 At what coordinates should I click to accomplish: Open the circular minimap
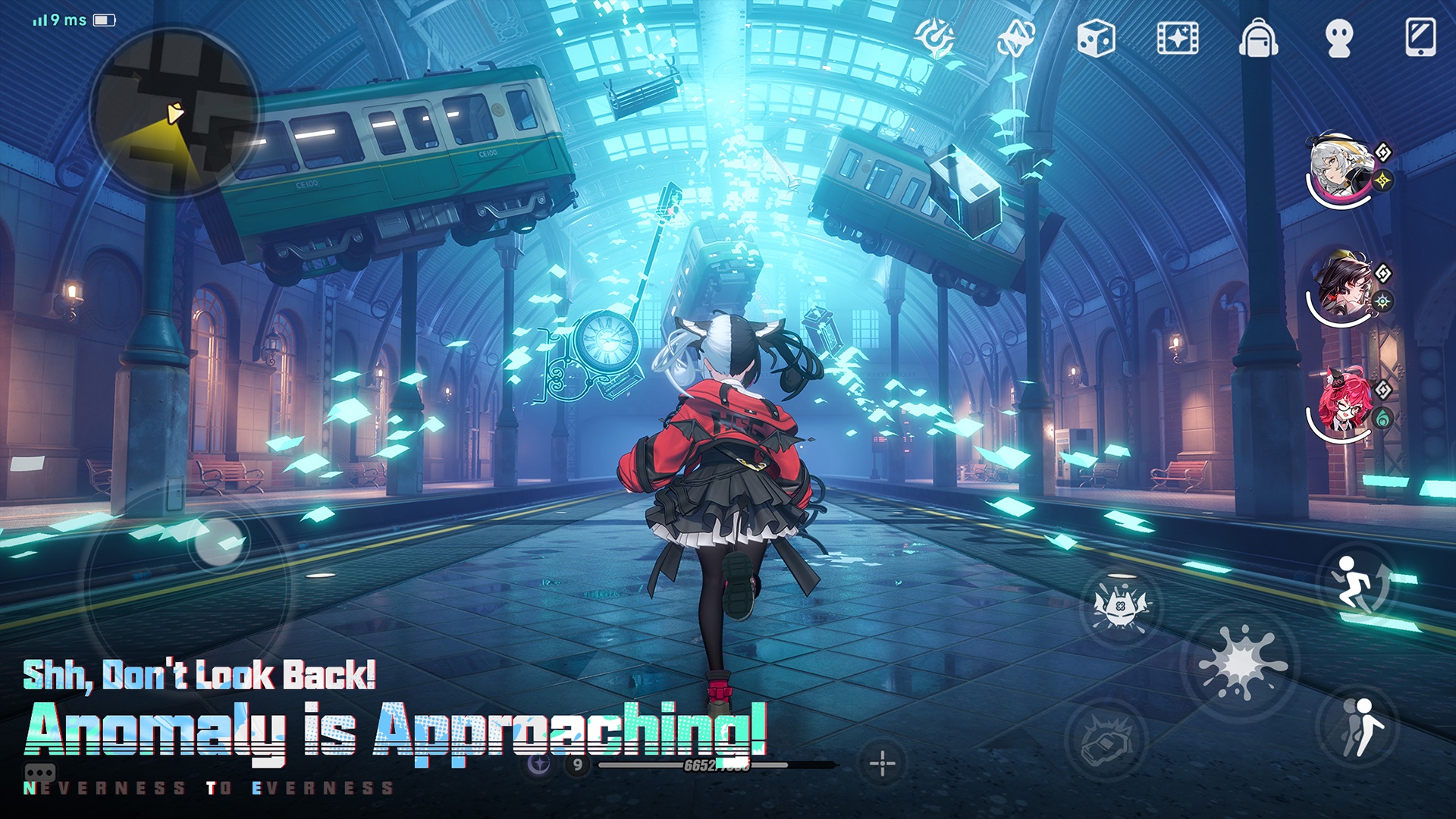click(x=174, y=114)
